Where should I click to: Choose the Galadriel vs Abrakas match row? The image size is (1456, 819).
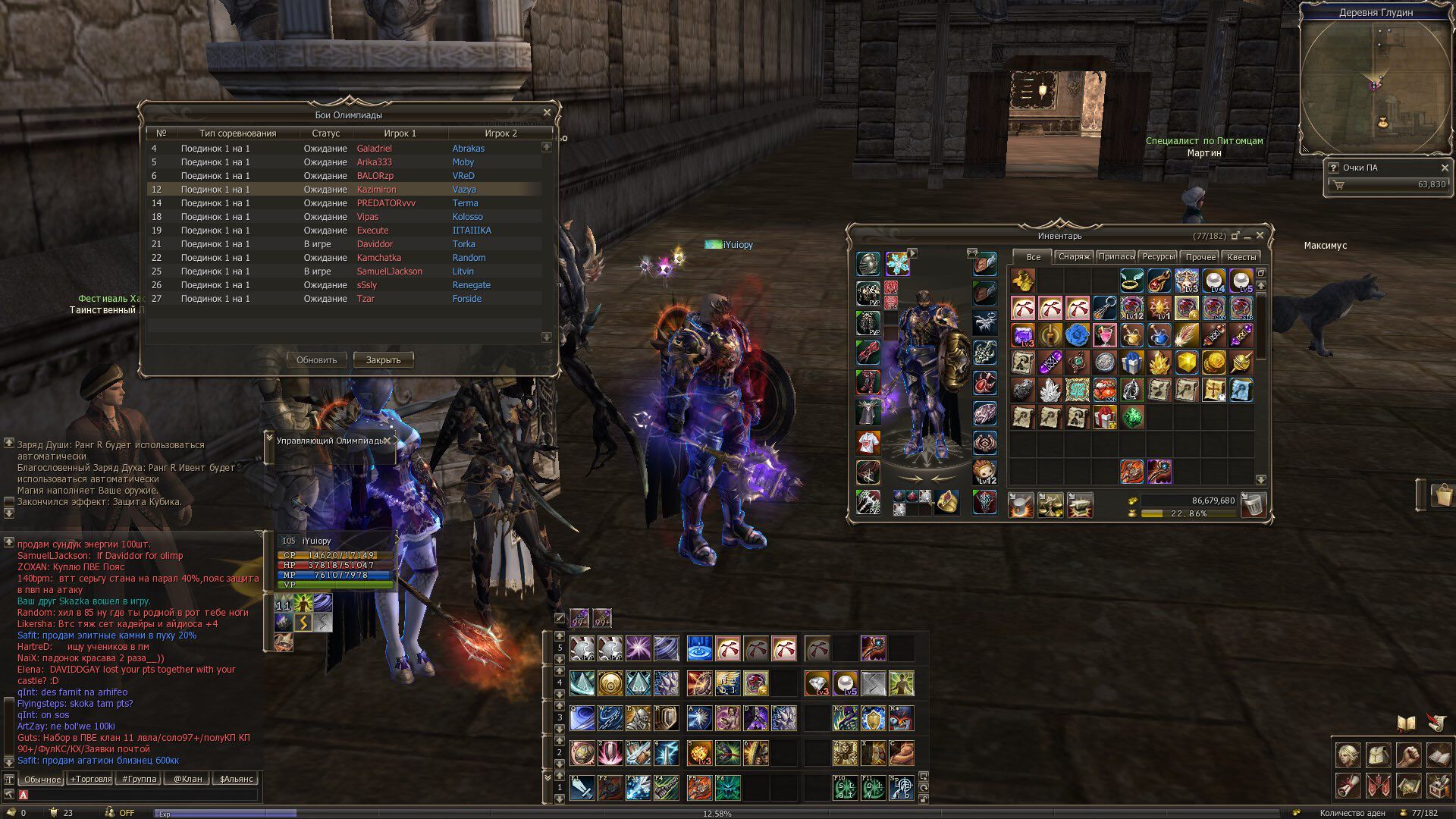[x=345, y=149]
